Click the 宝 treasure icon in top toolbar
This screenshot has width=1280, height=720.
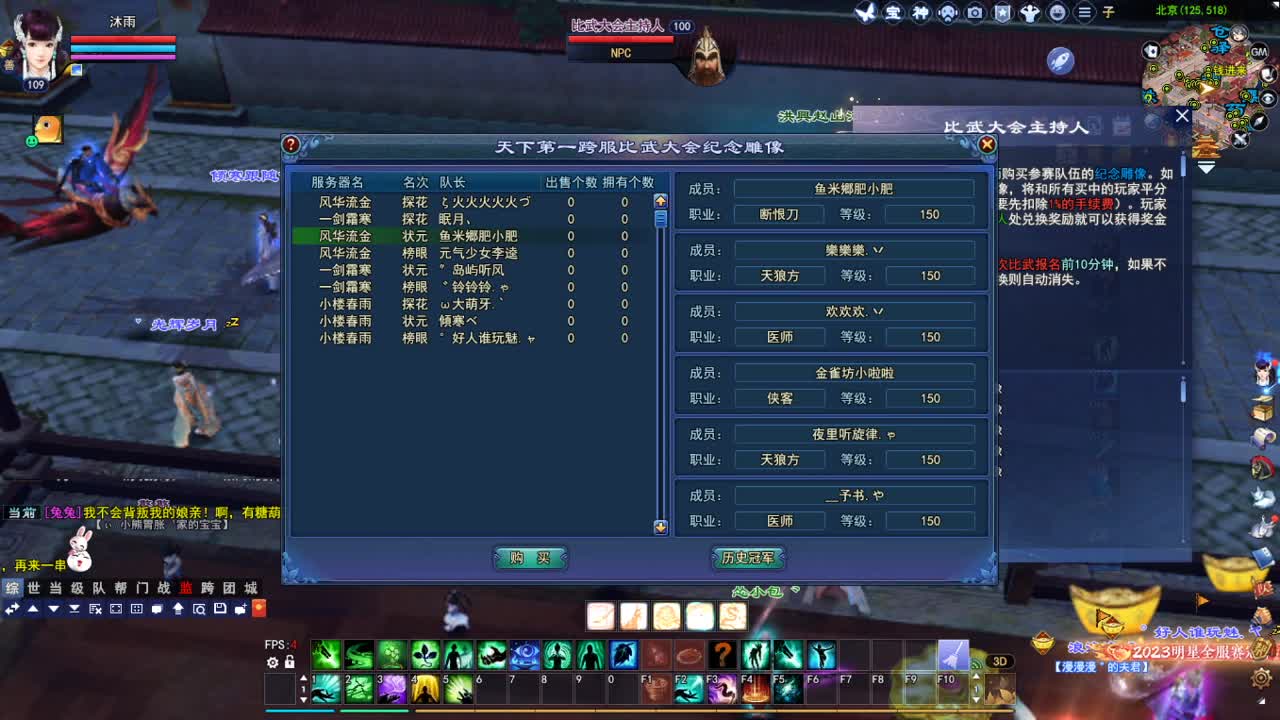coord(892,13)
